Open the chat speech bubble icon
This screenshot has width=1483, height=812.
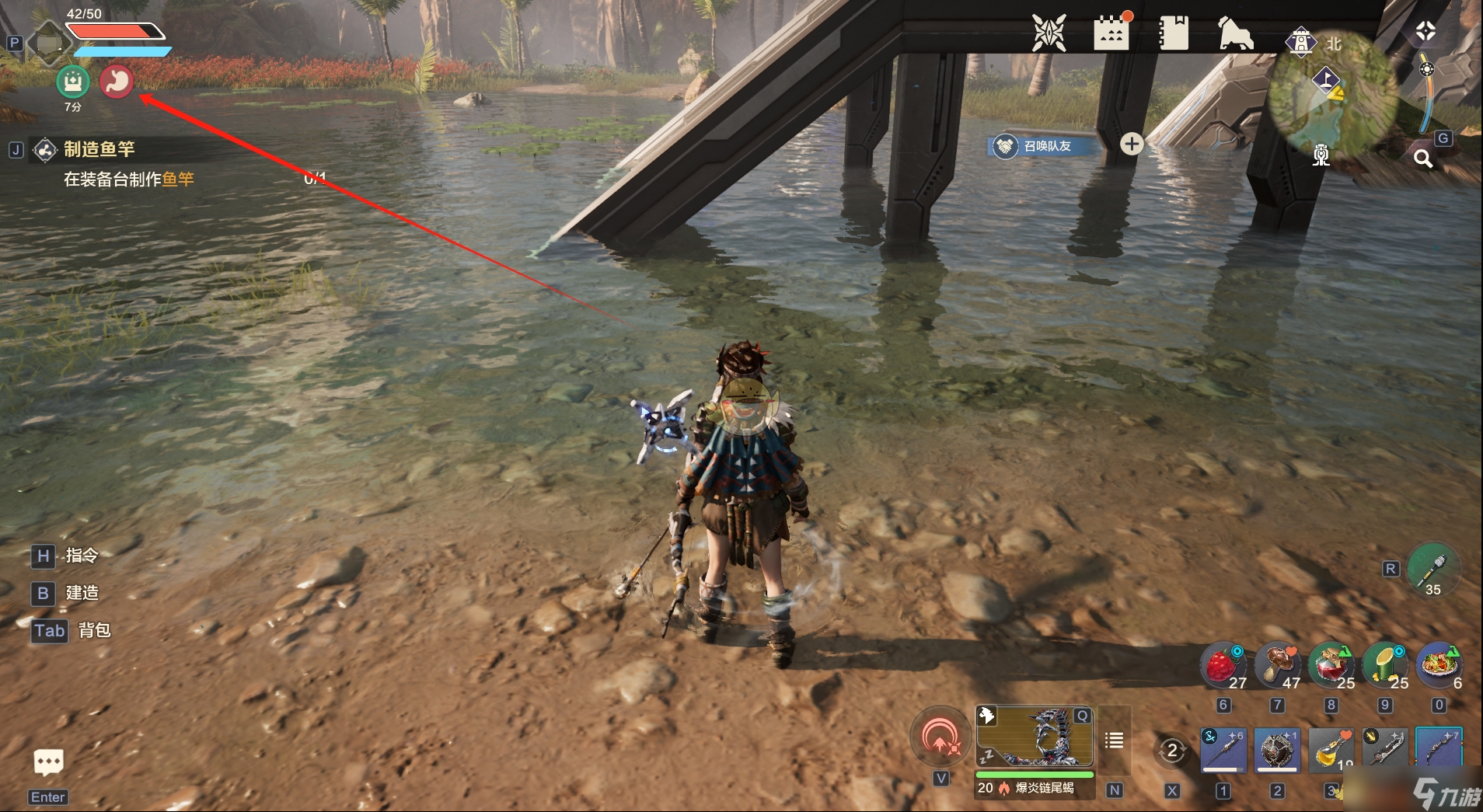tap(48, 762)
